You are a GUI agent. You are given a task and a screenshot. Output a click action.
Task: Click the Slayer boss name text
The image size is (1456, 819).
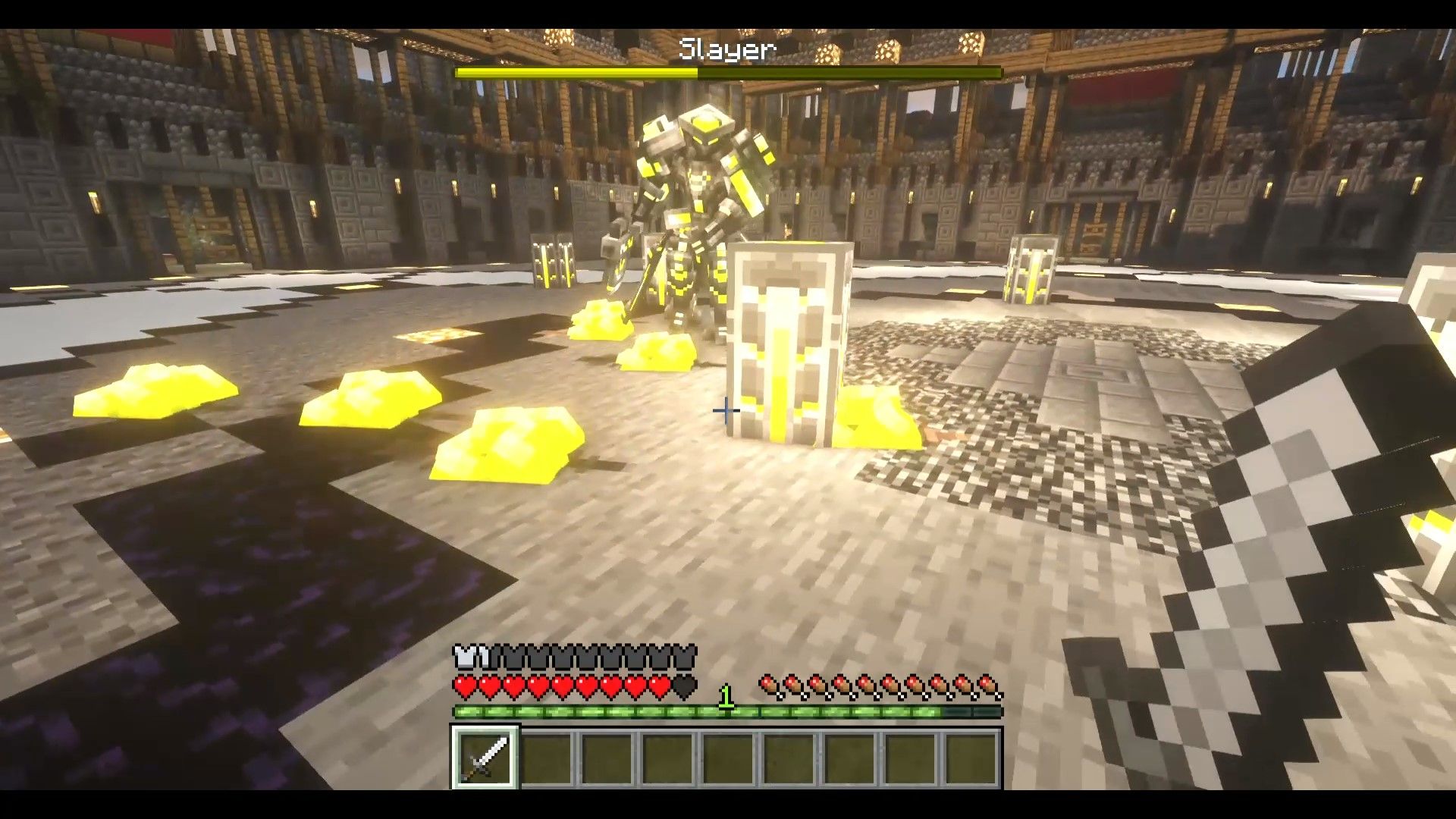[x=726, y=49]
